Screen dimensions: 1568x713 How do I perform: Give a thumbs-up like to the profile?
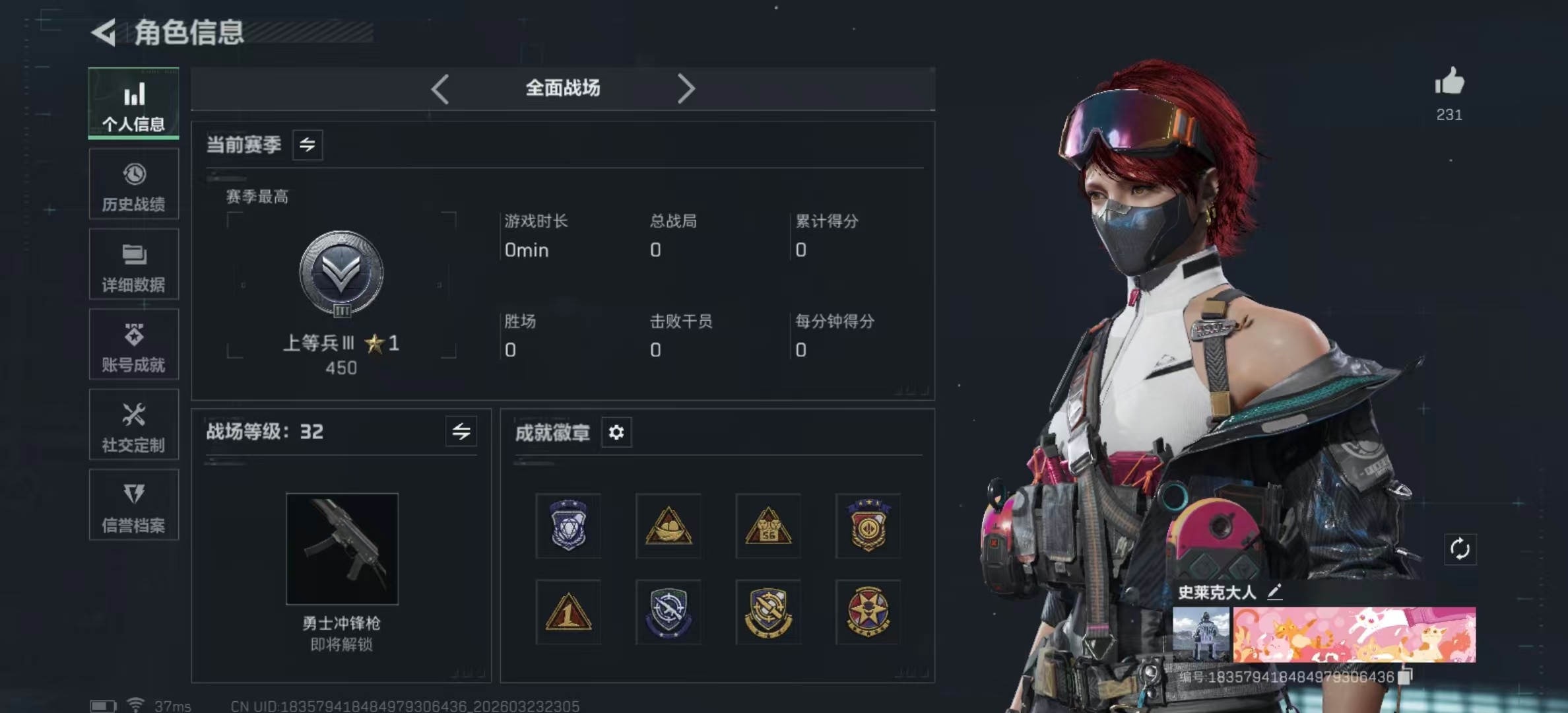click(1449, 83)
